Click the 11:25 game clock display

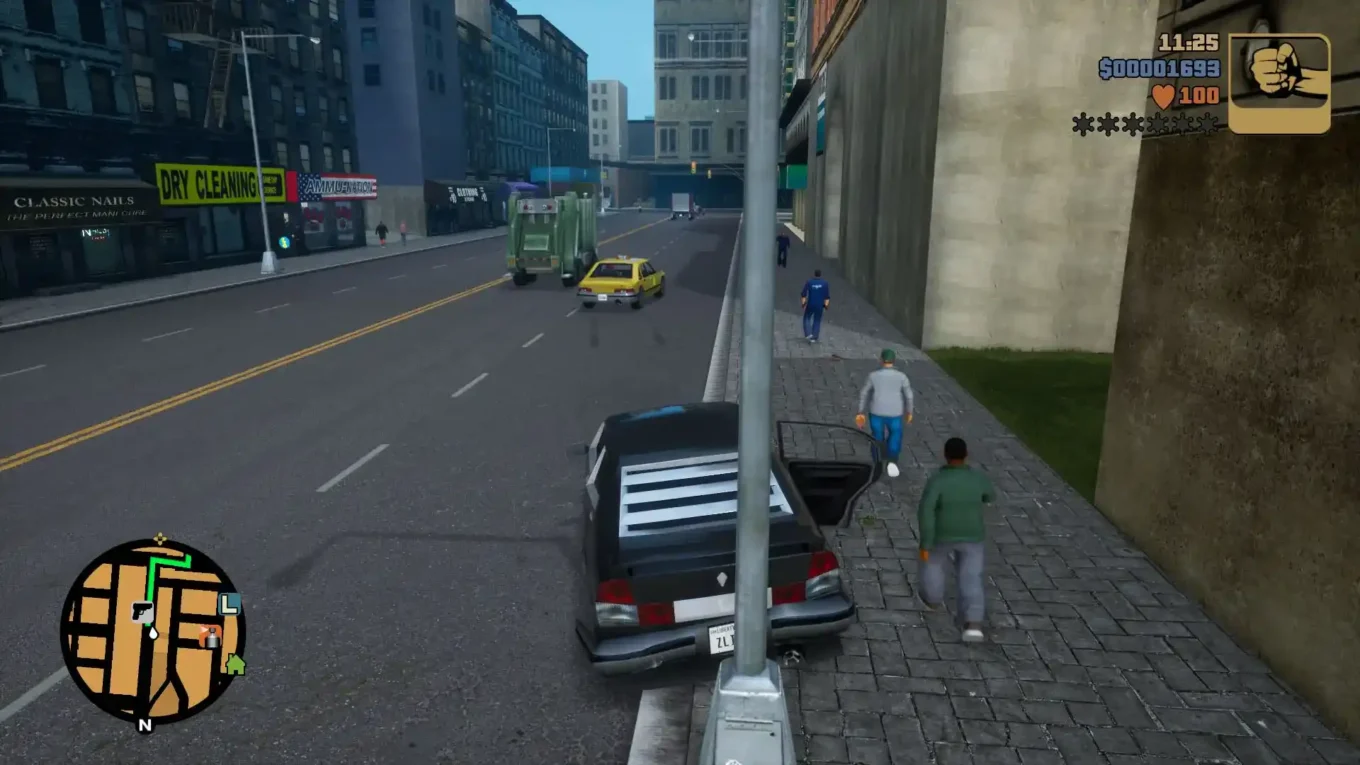coord(1187,43)
